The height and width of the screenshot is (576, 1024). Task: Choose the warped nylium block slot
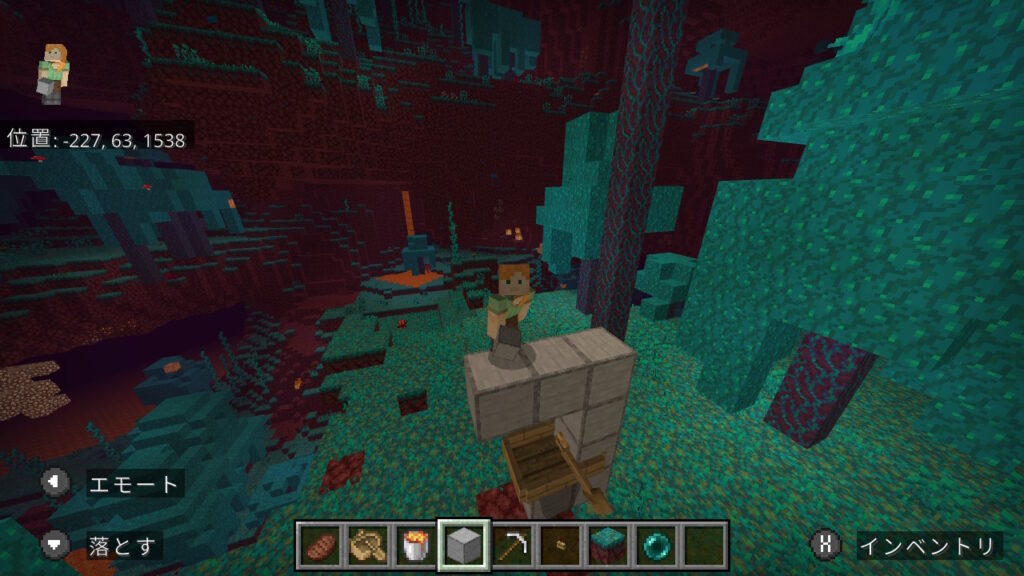click(x=607, y=546)
